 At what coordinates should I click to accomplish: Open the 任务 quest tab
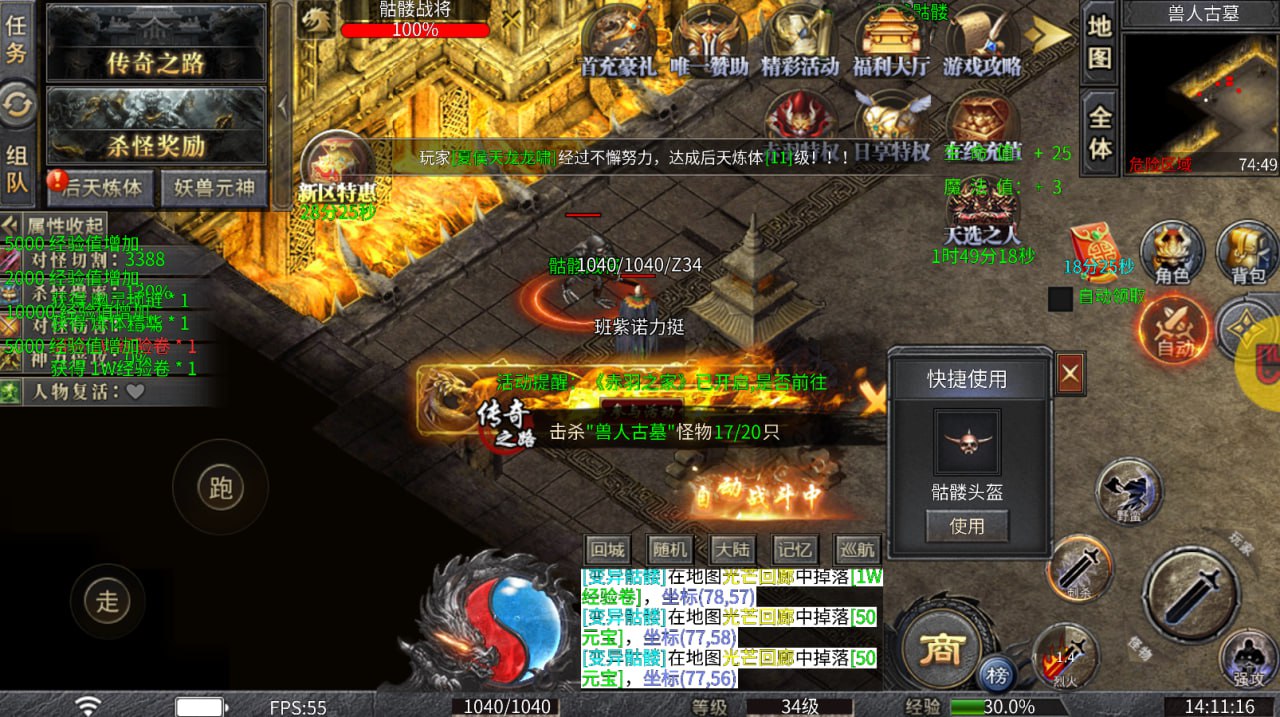pos(16,39)
